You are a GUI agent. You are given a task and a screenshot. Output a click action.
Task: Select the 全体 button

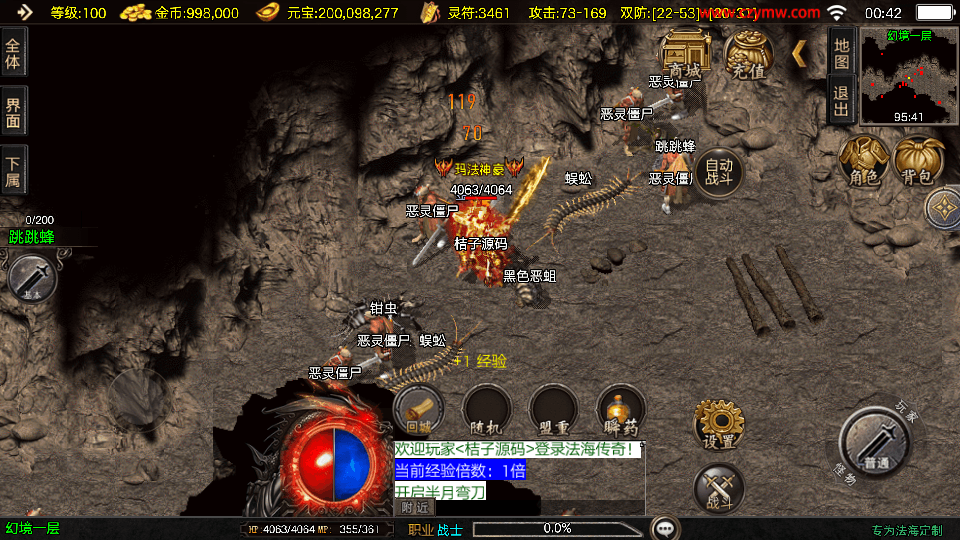point(13,52)
